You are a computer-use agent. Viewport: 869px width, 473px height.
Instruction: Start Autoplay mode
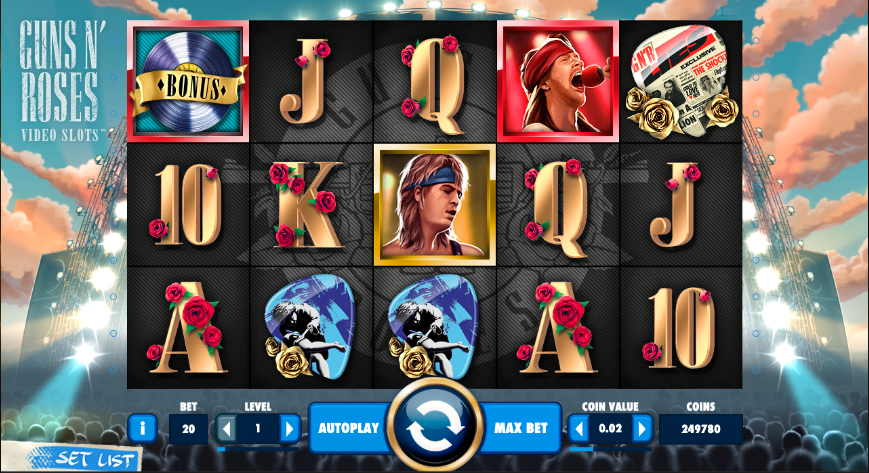point(348,428)
